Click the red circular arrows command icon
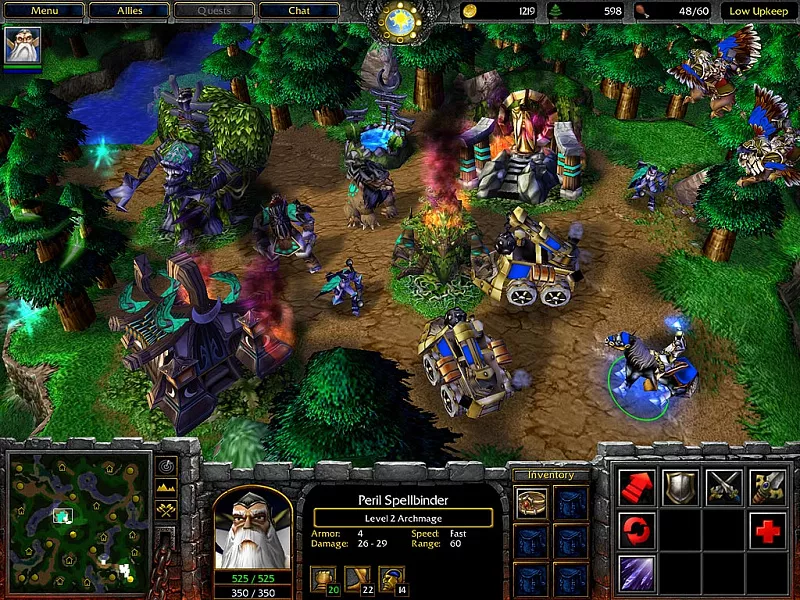The height and width of the screenshot is (600, 800). pos(637,530)
